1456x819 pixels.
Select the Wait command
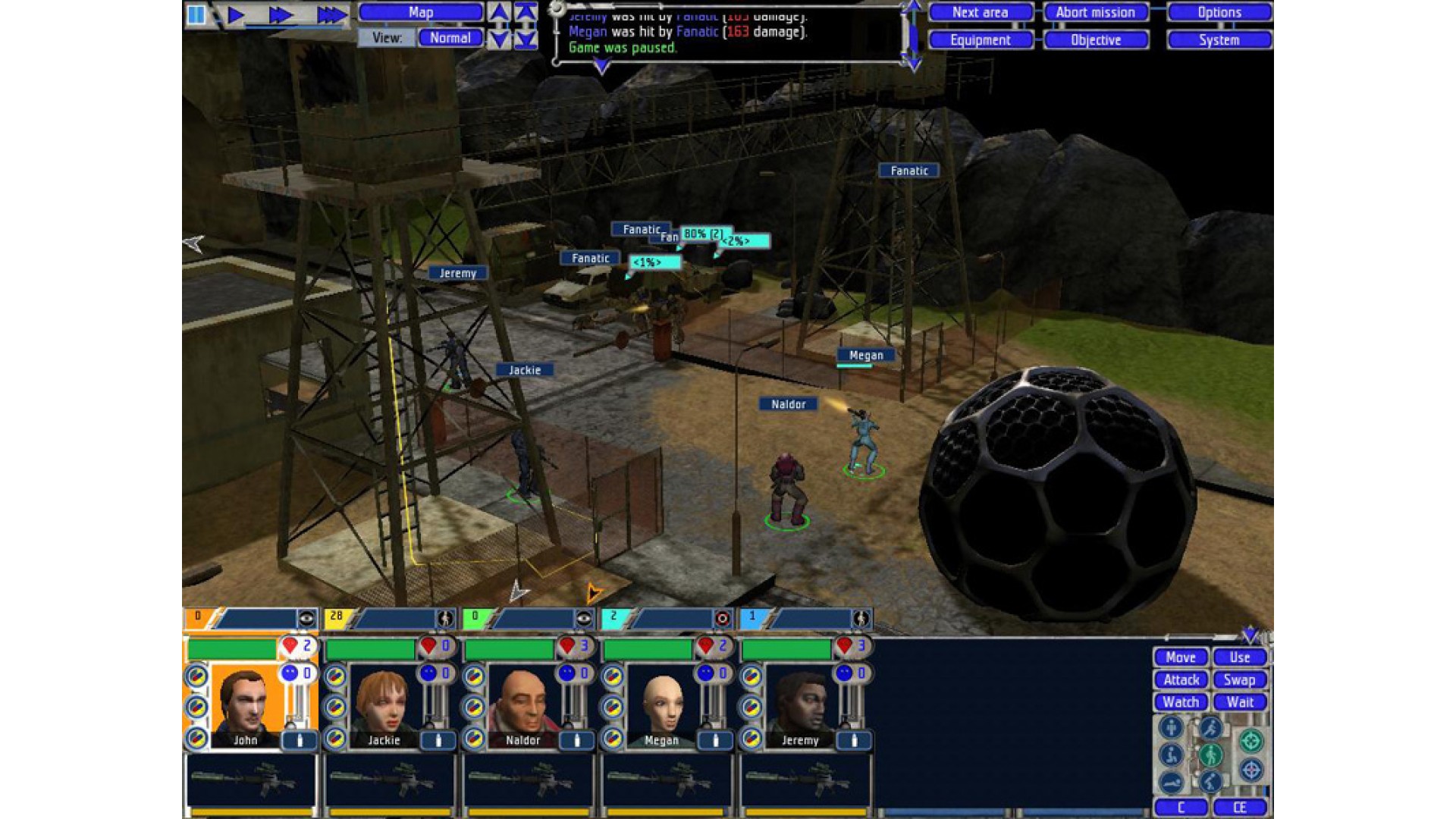[x=1240, y=702]
